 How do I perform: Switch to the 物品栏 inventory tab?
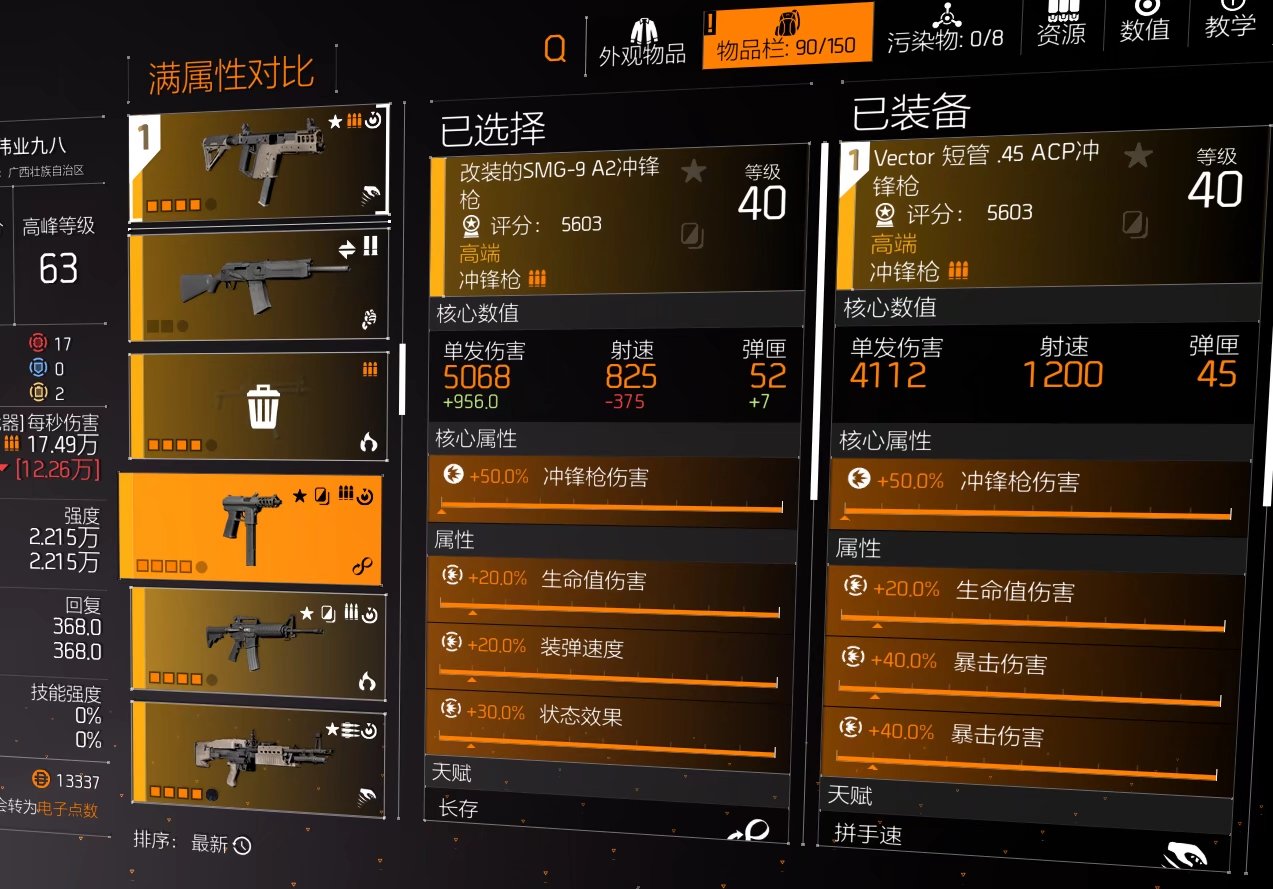tap(786, 36)
